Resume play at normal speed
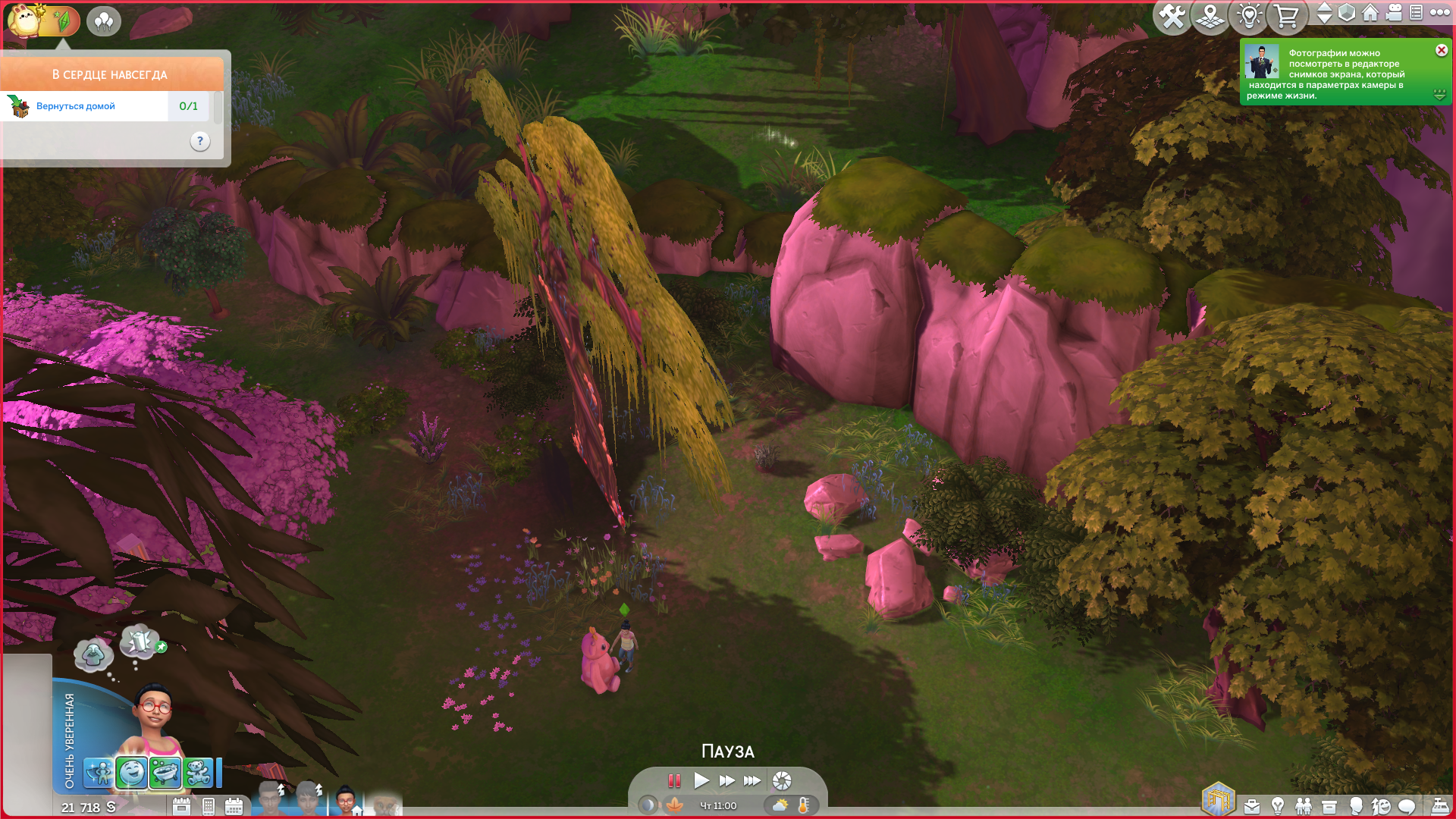Viewport: 1456px width, 819px height. click(x=701, y=780)
